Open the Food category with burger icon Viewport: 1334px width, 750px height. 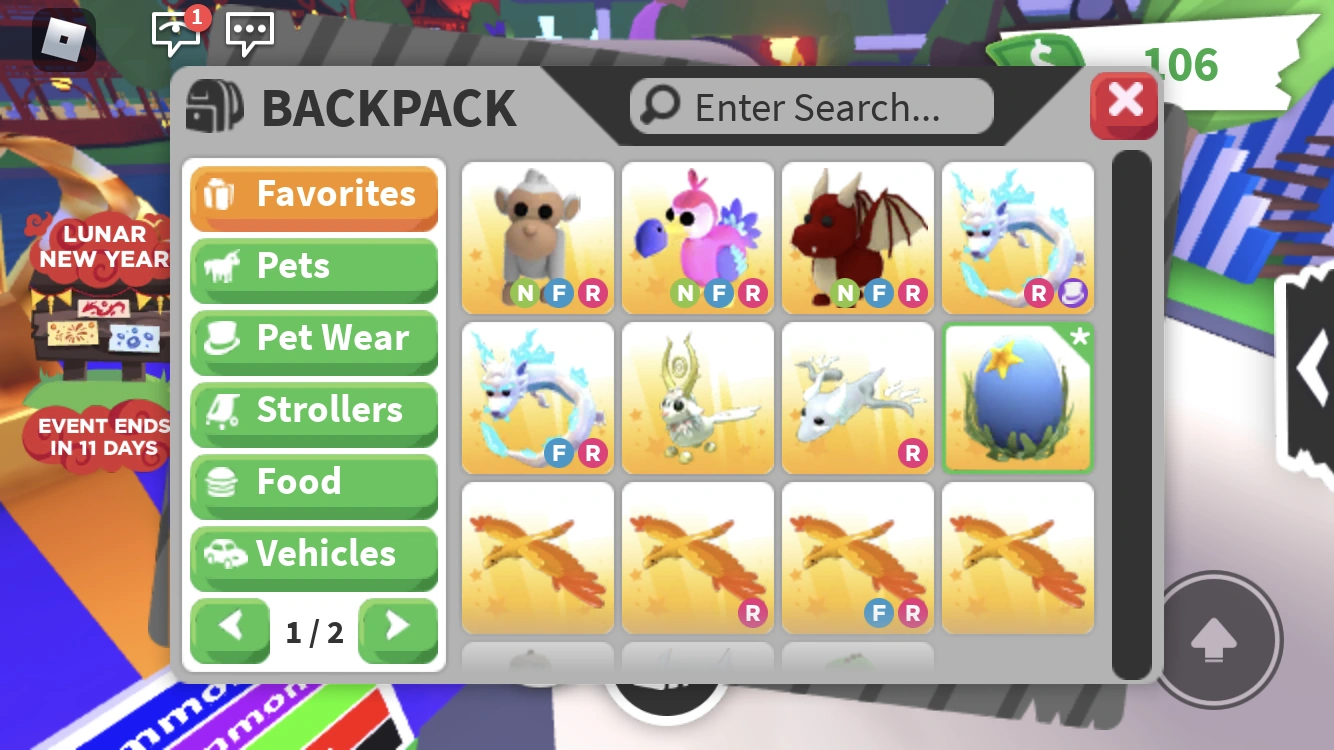tap(314, 482)
